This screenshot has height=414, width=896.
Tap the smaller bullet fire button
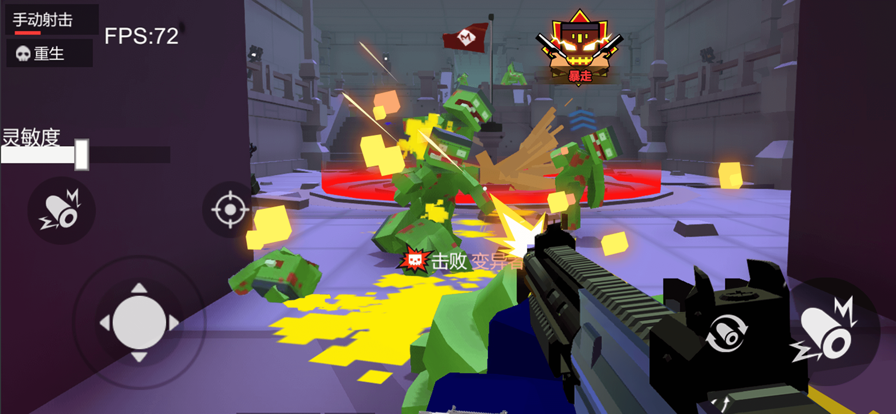click(x=61, y=209)
